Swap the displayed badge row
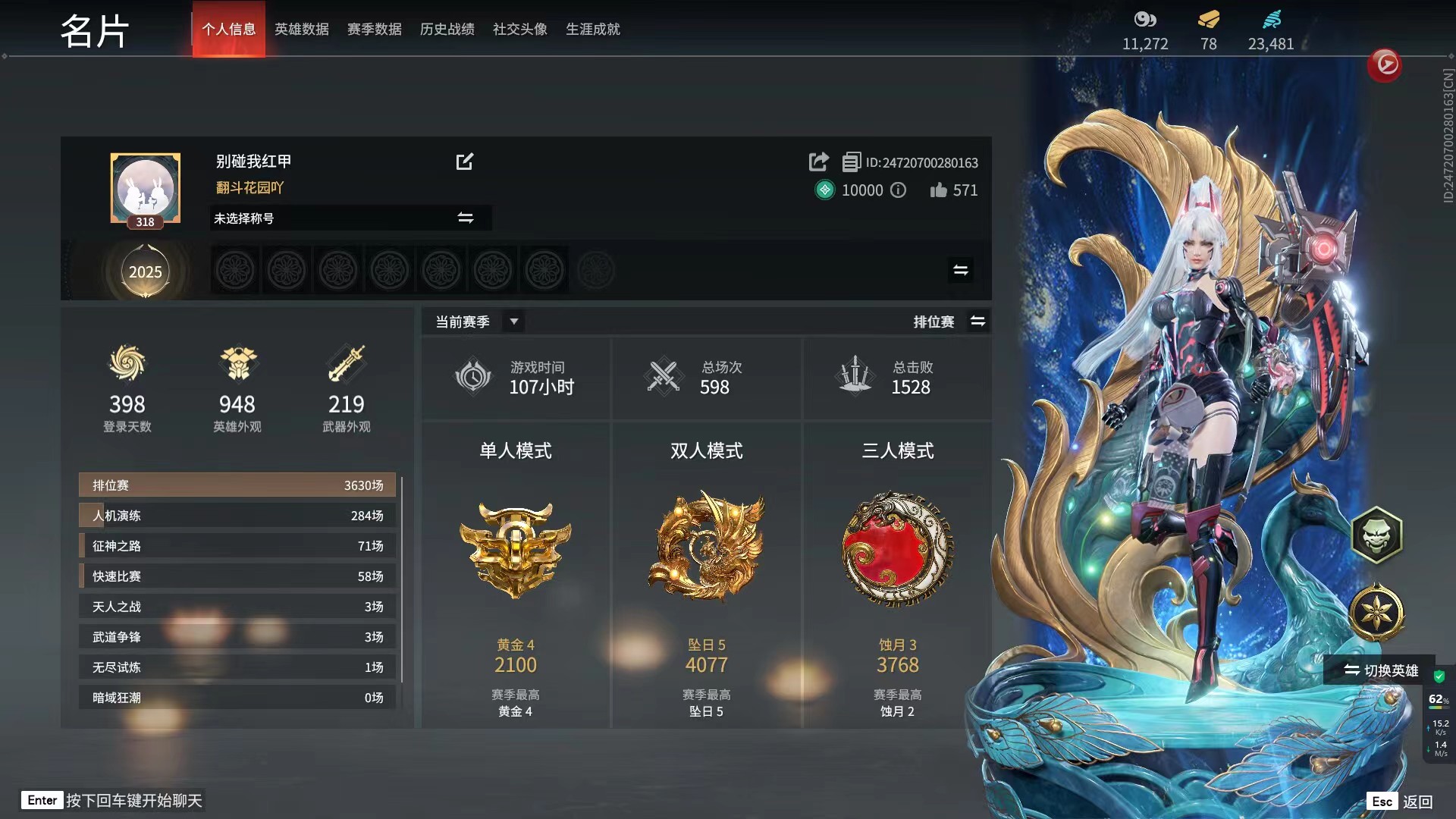 (x=960, y=270)
